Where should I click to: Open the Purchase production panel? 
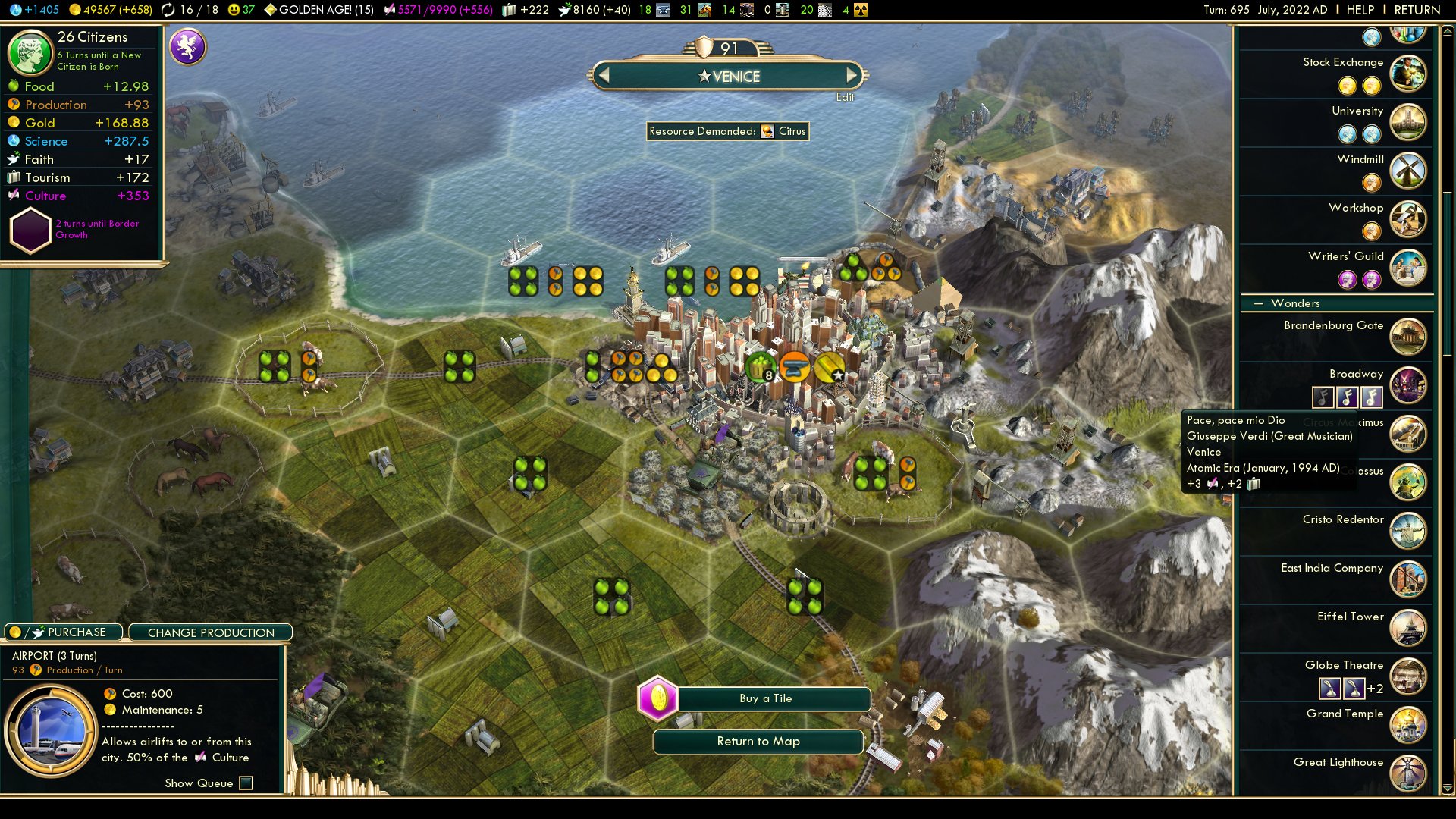64,632
